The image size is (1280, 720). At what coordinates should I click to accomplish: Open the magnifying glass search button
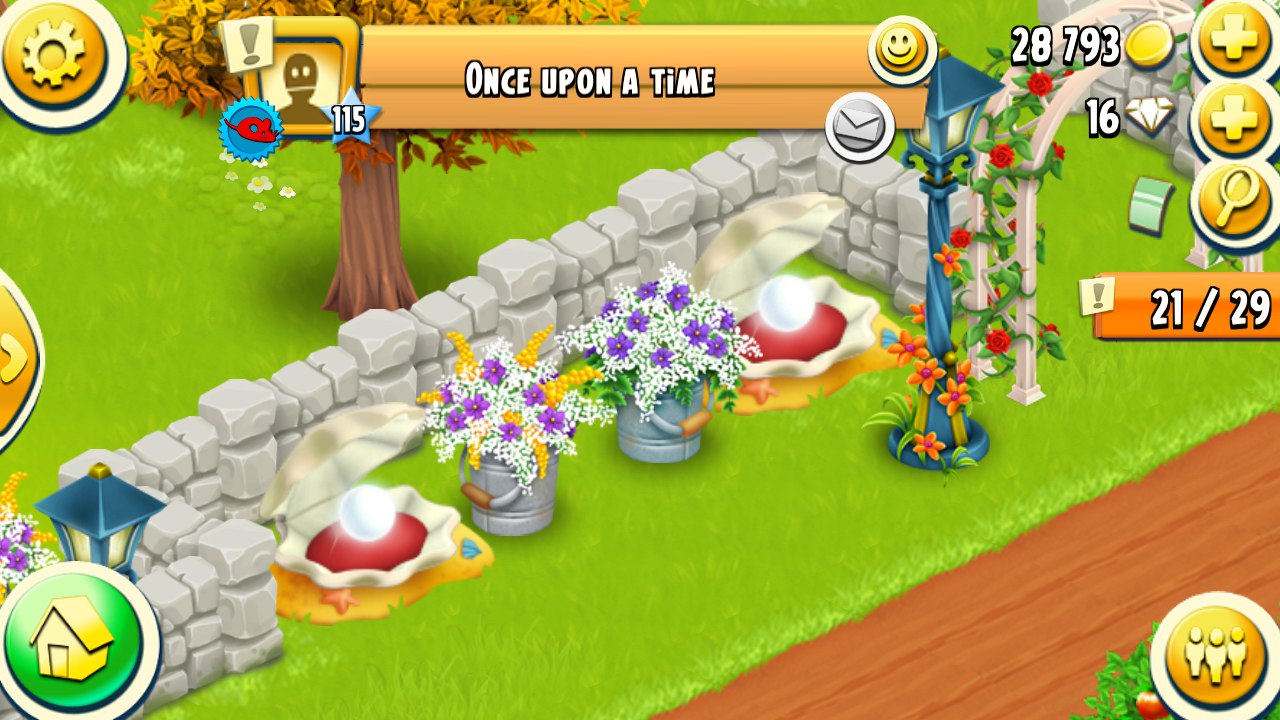point(1236,198)
